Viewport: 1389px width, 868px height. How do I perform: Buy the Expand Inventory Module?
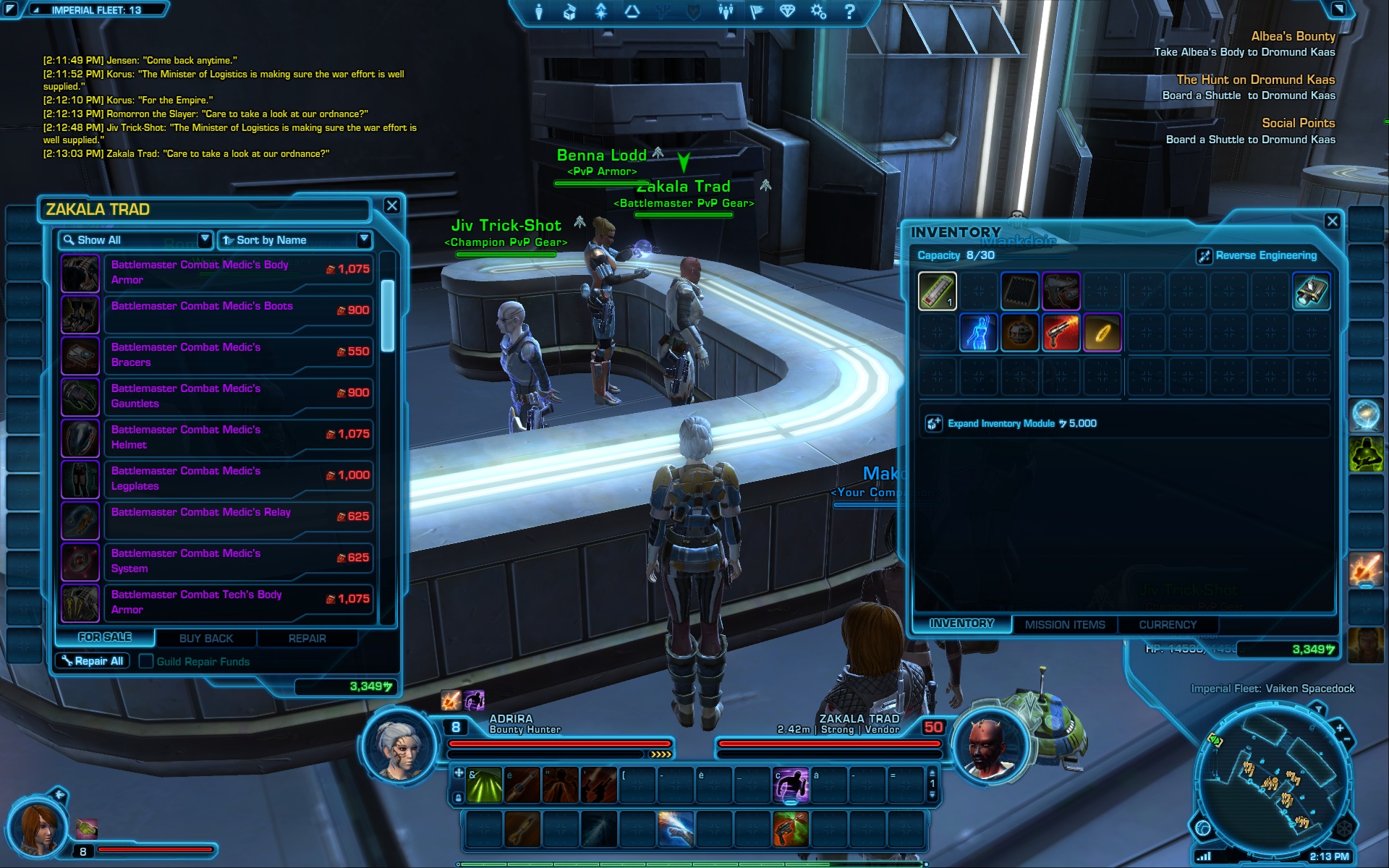pyautogui.click(x=1013, y=423)
